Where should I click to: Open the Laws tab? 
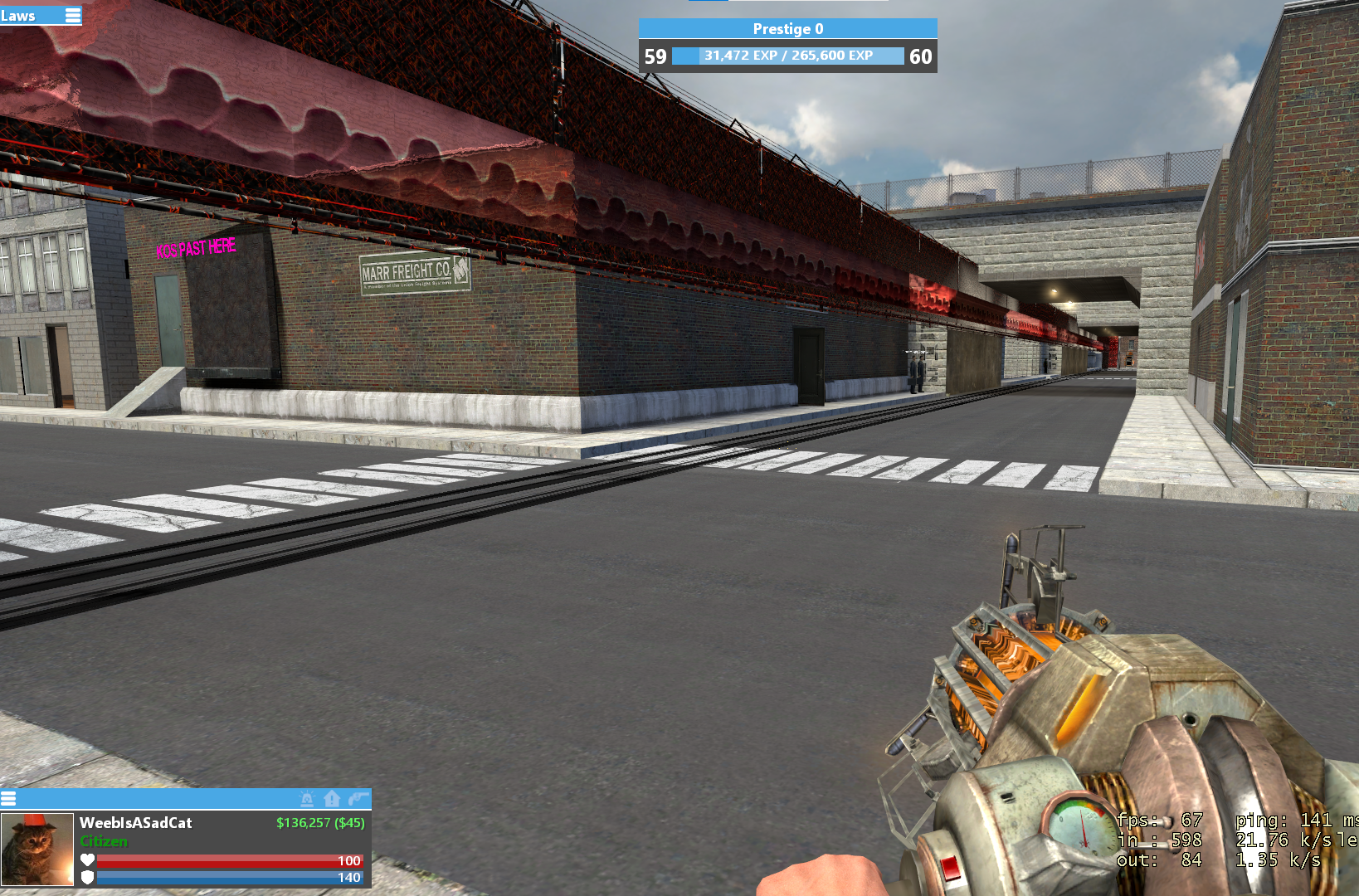point(17,15)
